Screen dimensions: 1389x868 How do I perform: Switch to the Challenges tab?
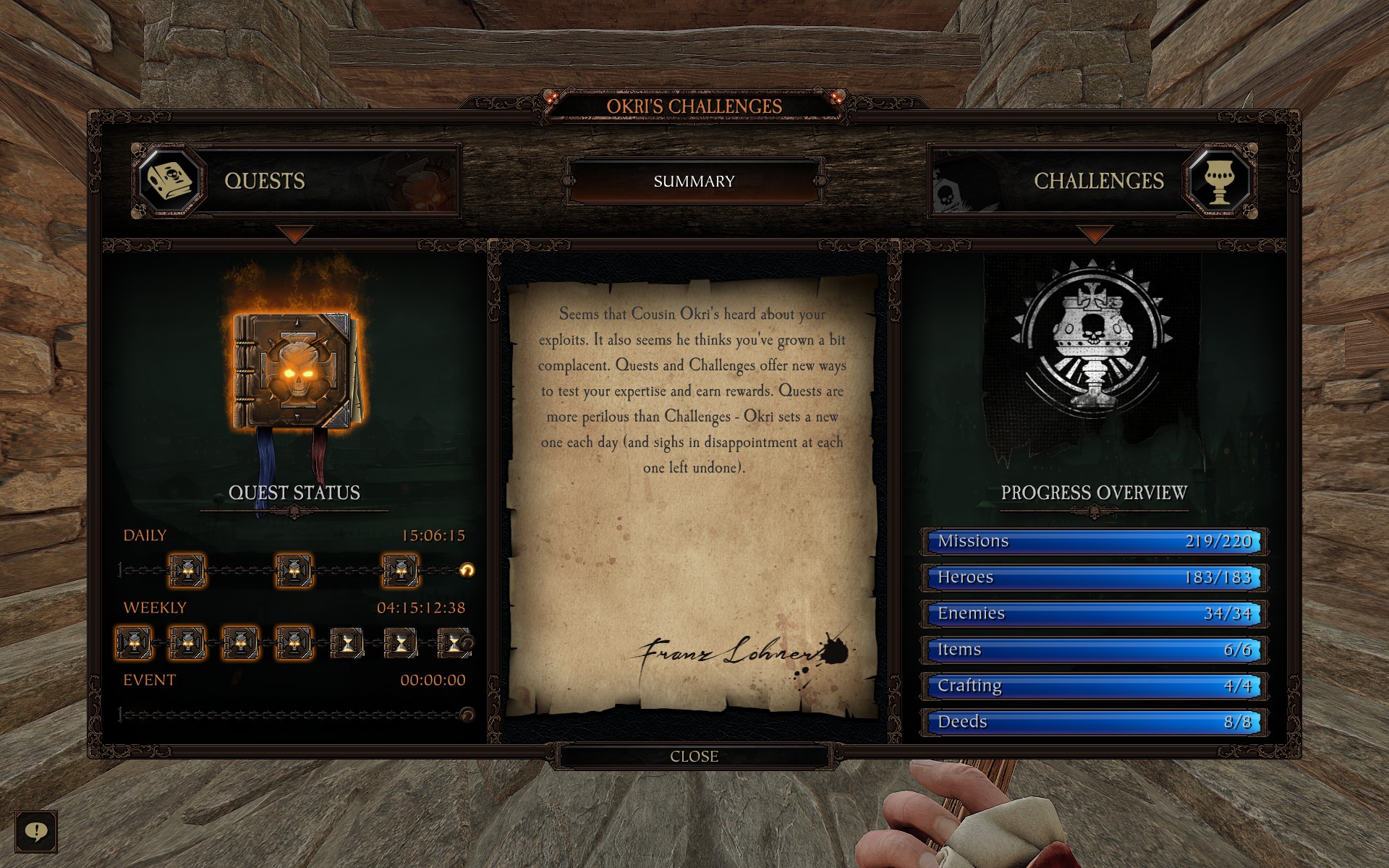(x=1092, y=181)
